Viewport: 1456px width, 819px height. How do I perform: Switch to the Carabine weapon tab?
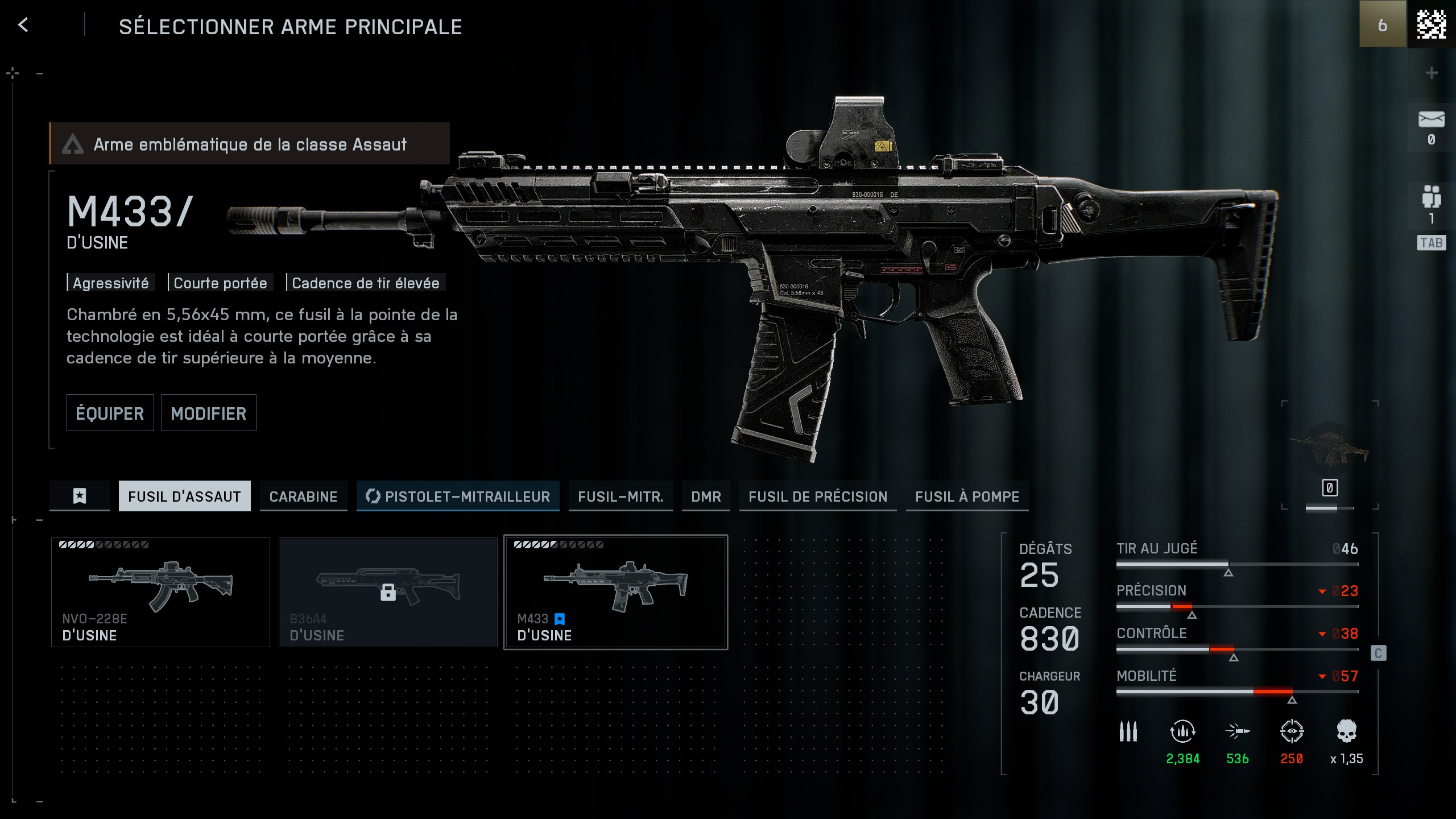click(x=303, y=496)
